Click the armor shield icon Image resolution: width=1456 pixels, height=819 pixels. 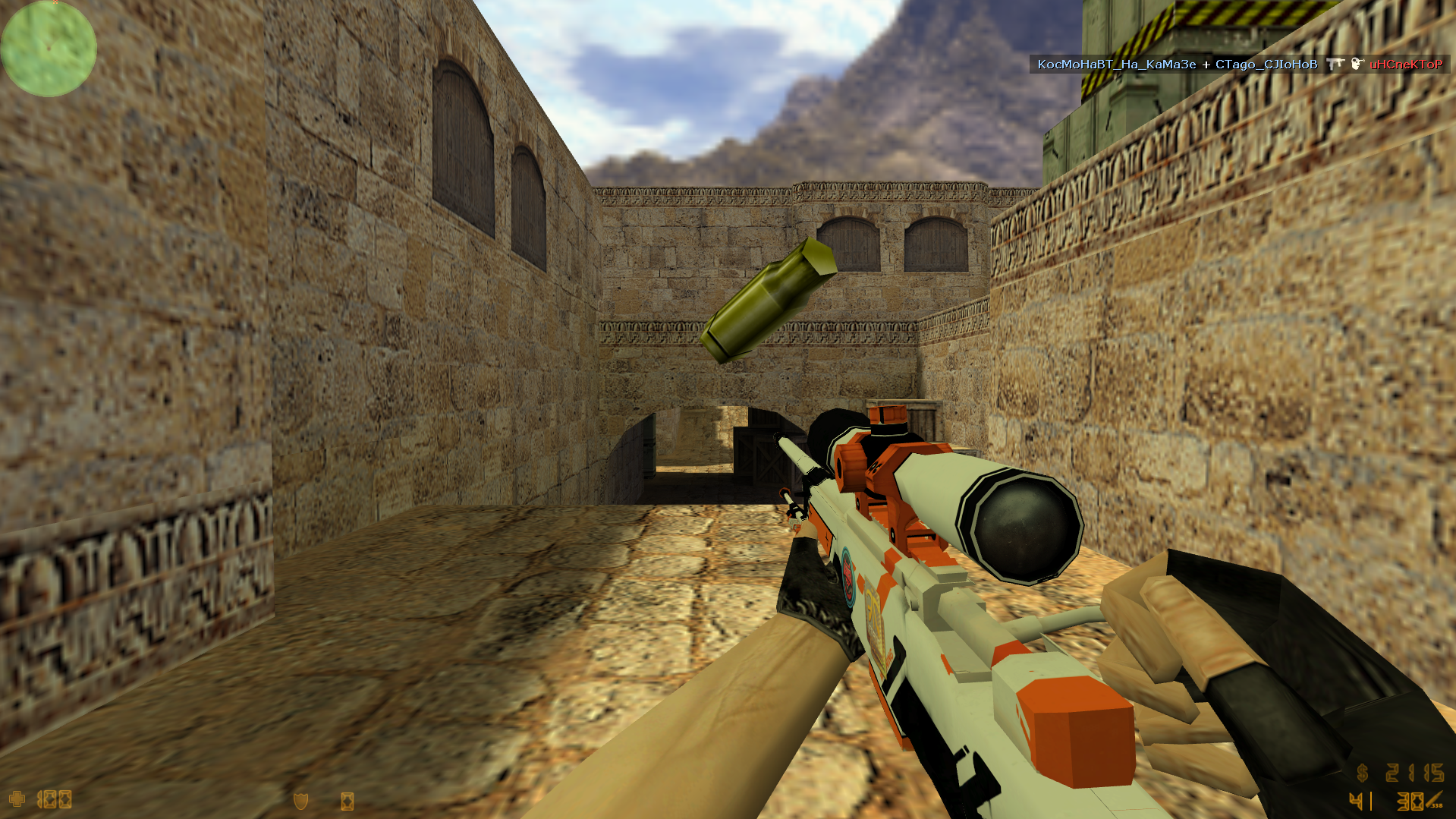tap(300, 801)
